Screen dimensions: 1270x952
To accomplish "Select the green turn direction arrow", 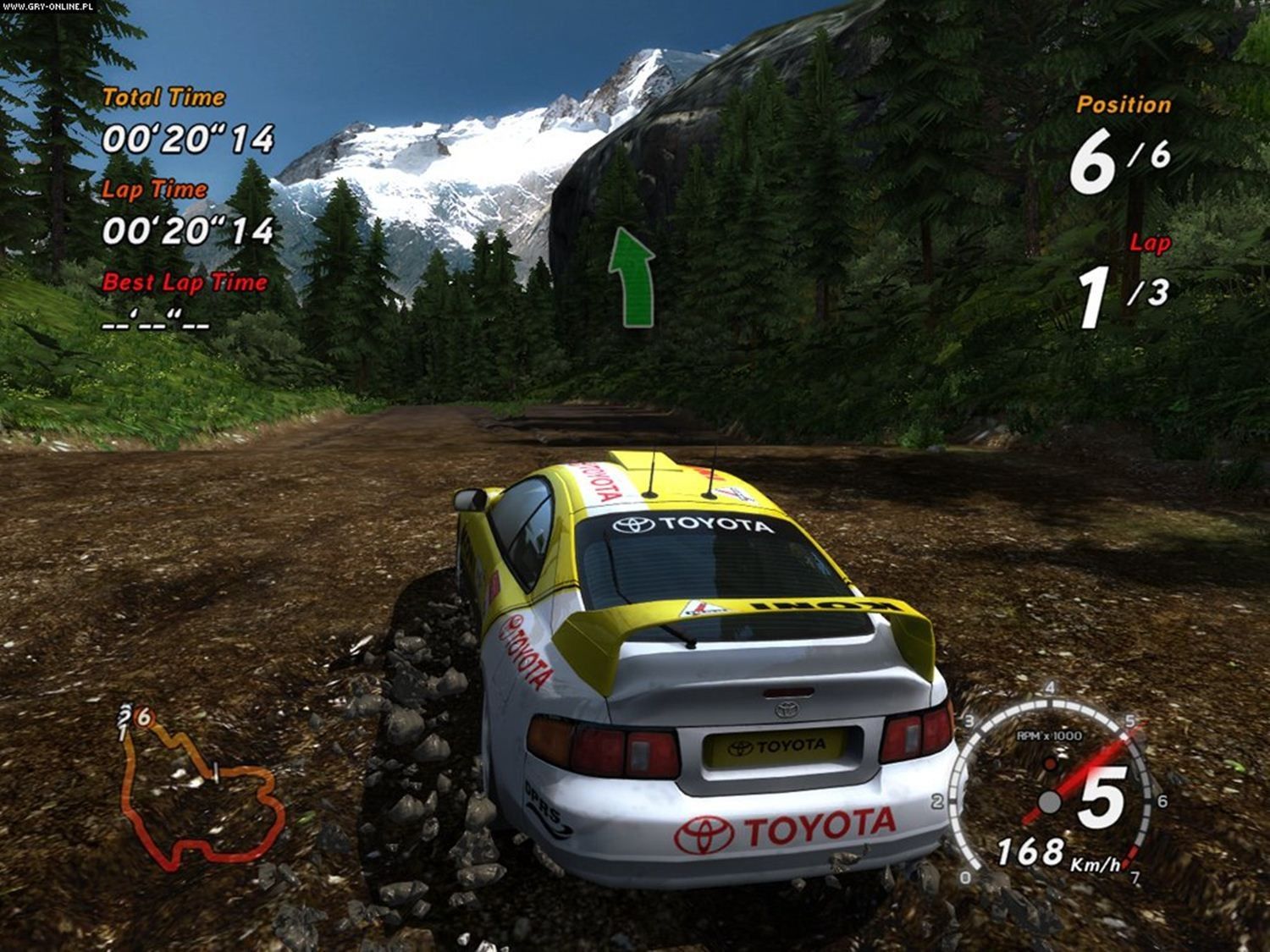I will [x=632, y=277].
